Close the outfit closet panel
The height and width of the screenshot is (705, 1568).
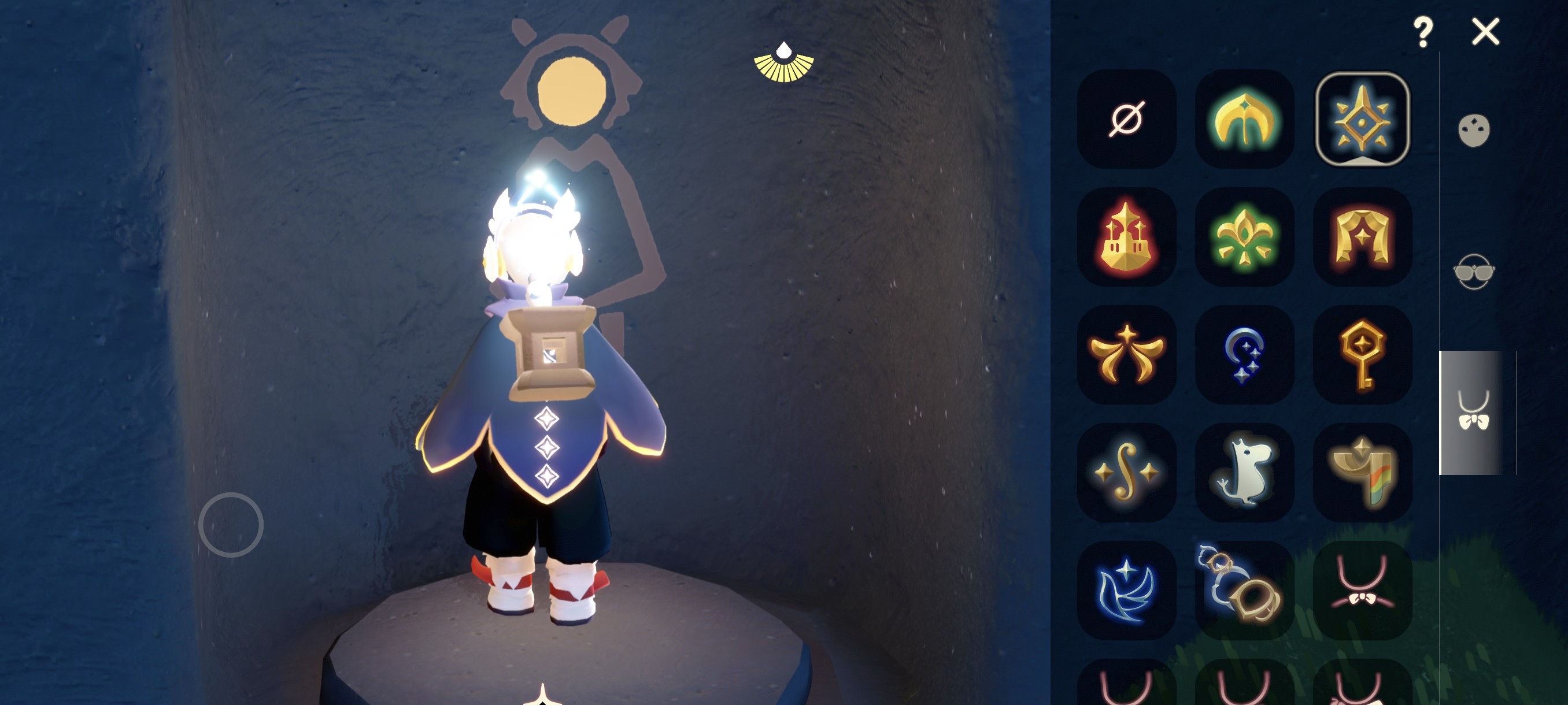pos(1485,32)
